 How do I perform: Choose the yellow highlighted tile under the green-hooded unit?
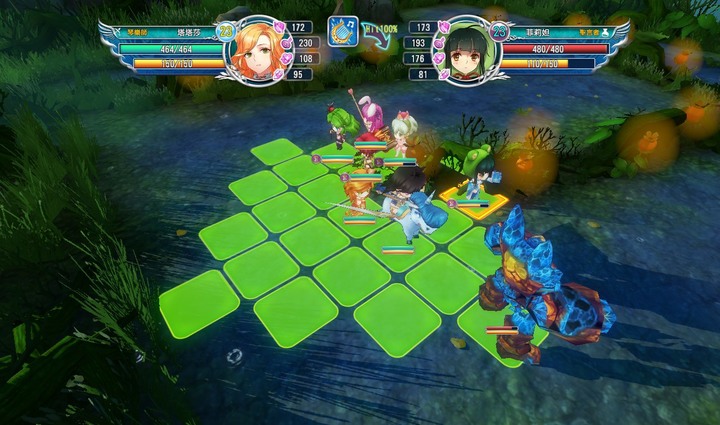tap(474, 203)
